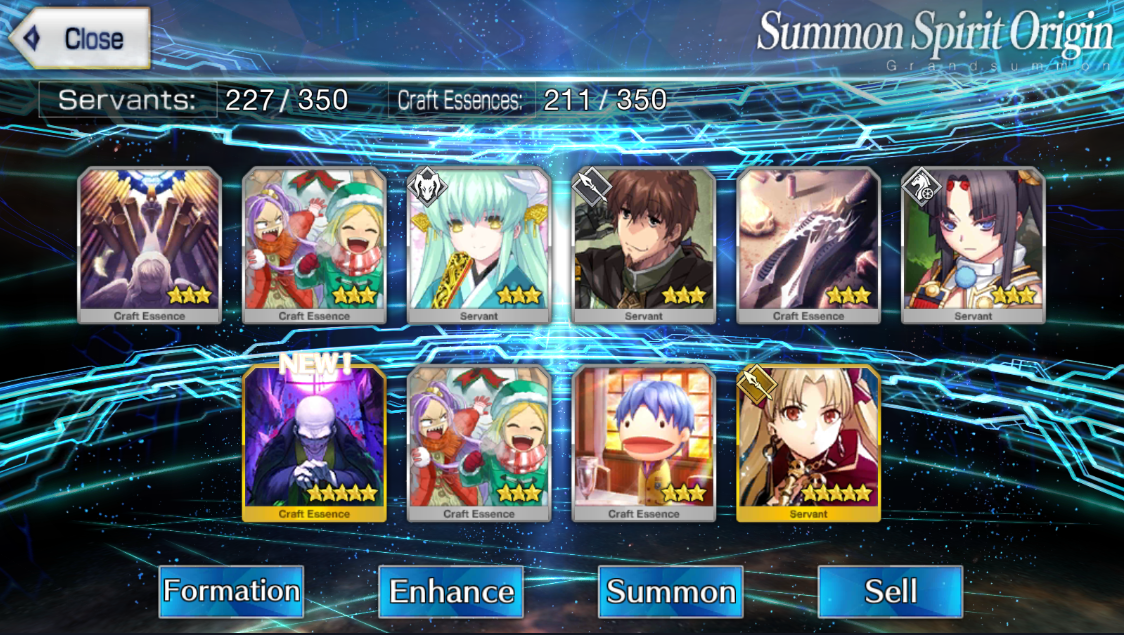View the black-haired rider servant card
The width and height of the screenshot is (1124, 635).
[x=973, y=245]
